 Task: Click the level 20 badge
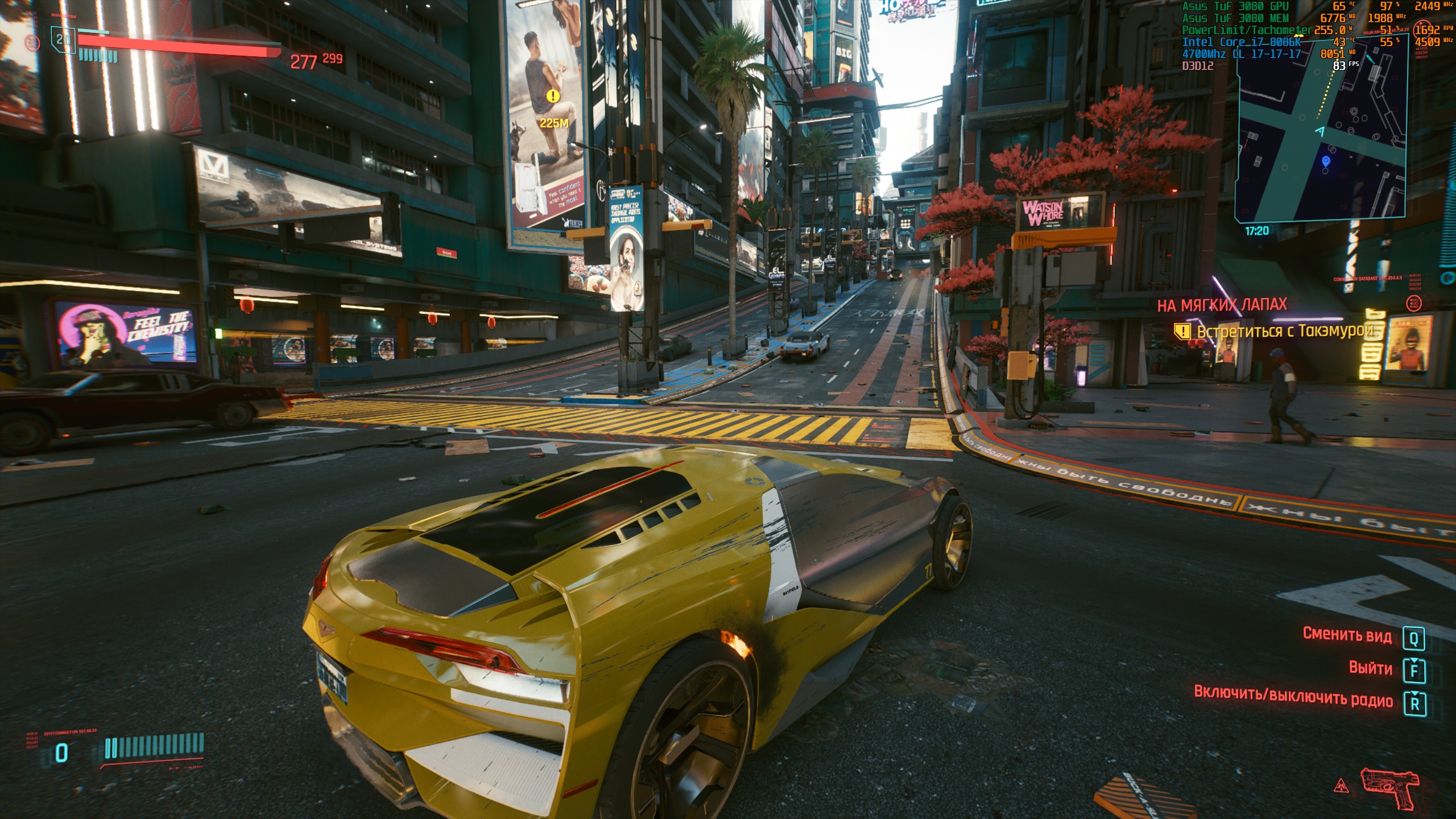coord(63,39)
